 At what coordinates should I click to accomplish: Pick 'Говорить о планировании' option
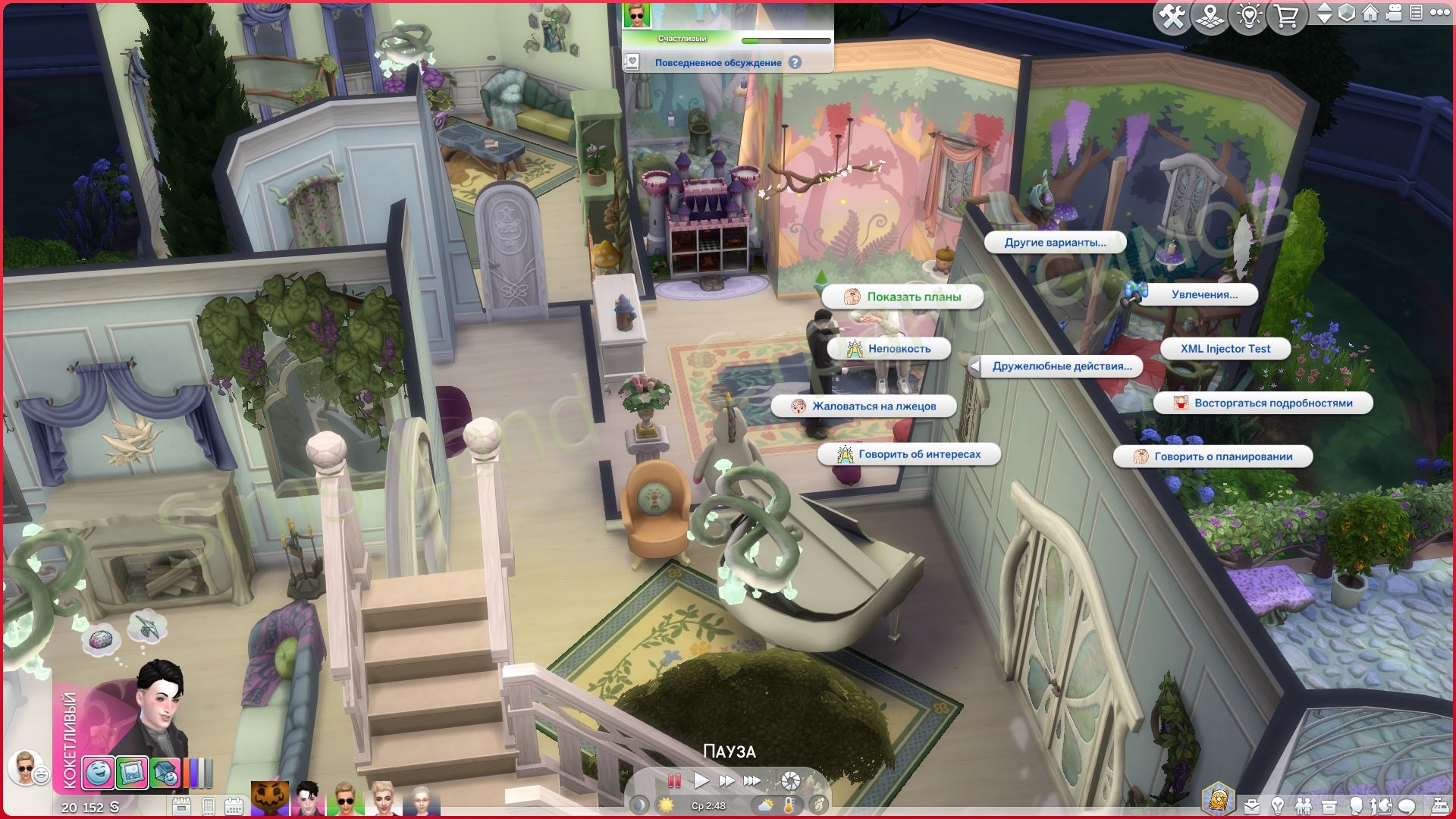coord(1213,457)
